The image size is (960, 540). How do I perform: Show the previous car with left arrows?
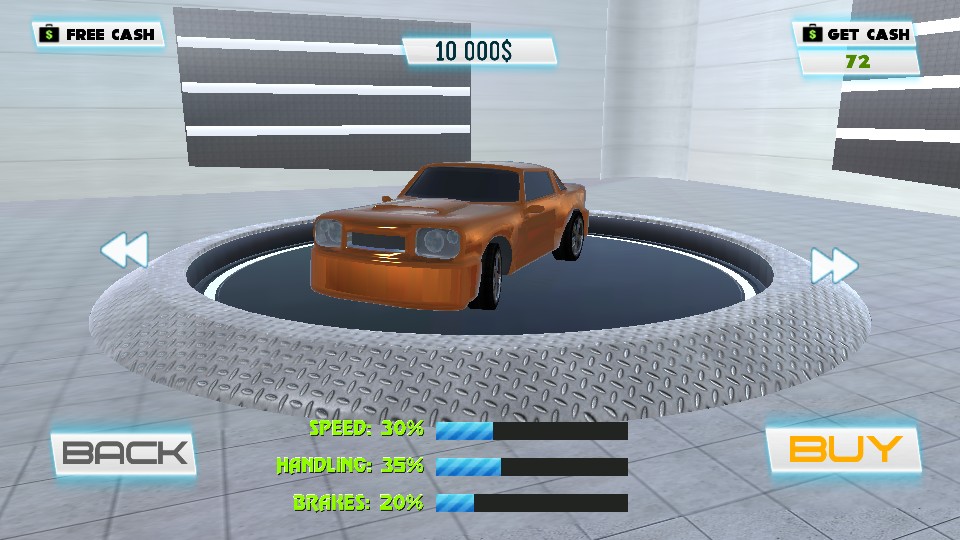click(125, 250)
